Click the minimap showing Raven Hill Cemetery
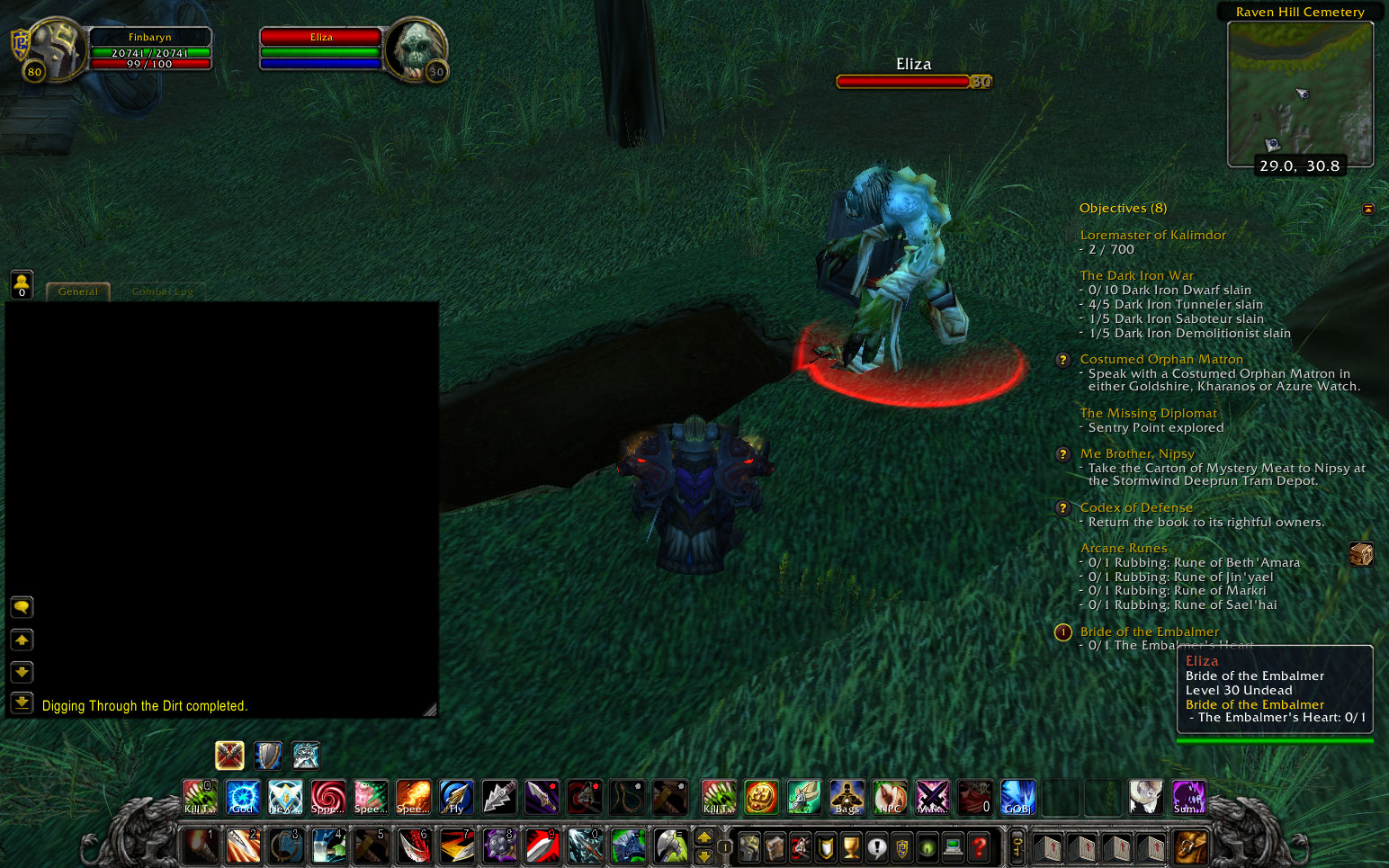The width and height of the screenshot is (1389, 868). coord(1302,94)
